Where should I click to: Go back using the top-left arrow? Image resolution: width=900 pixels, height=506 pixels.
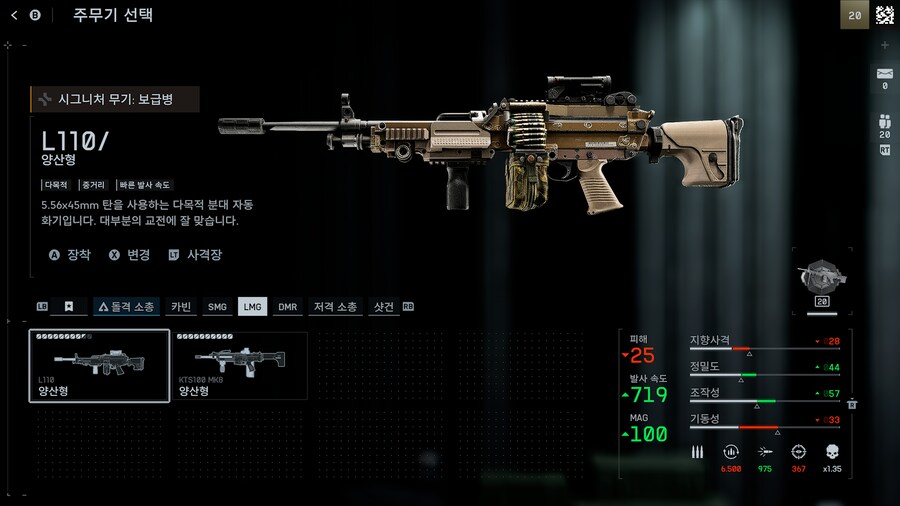click(x=14, y=15)
